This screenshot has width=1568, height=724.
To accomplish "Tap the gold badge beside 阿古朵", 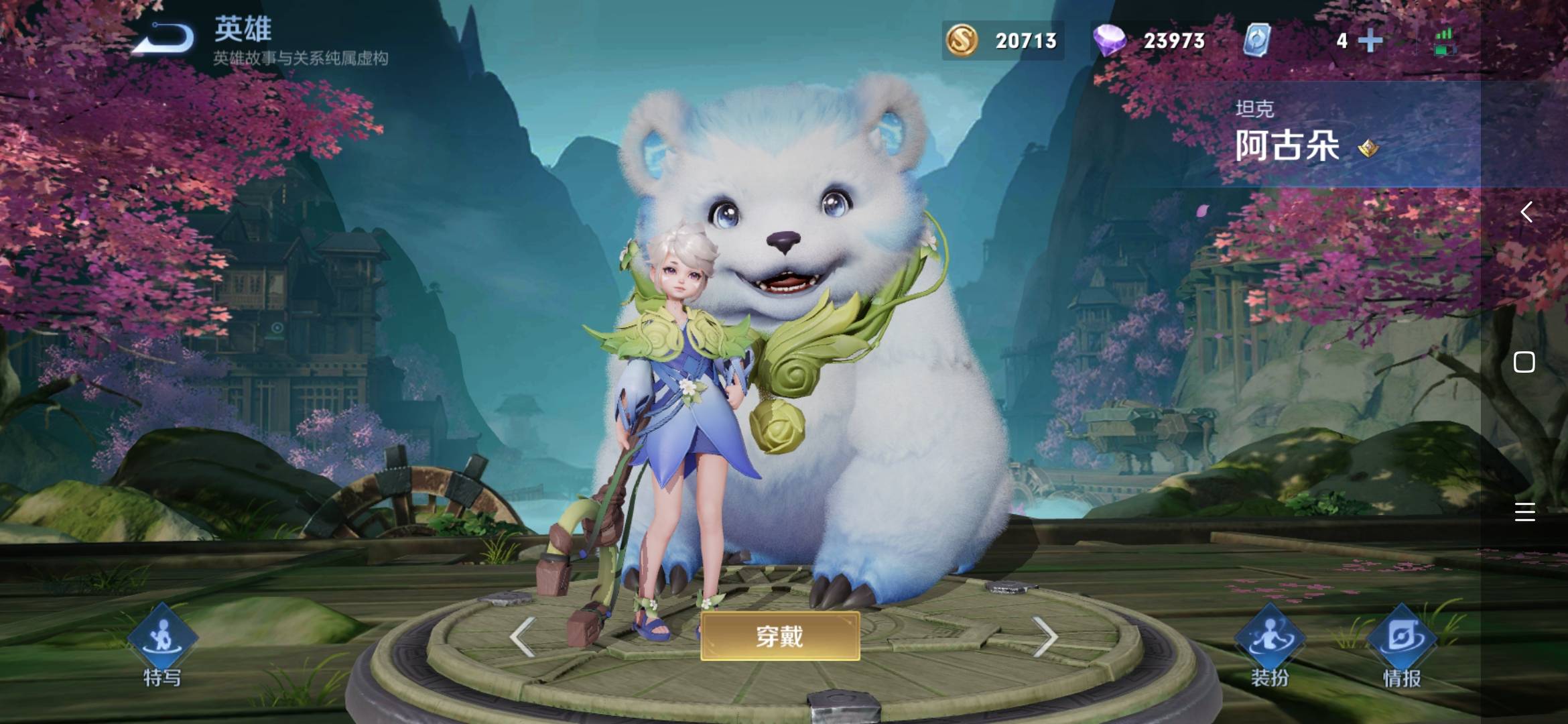I will 1368,148.
